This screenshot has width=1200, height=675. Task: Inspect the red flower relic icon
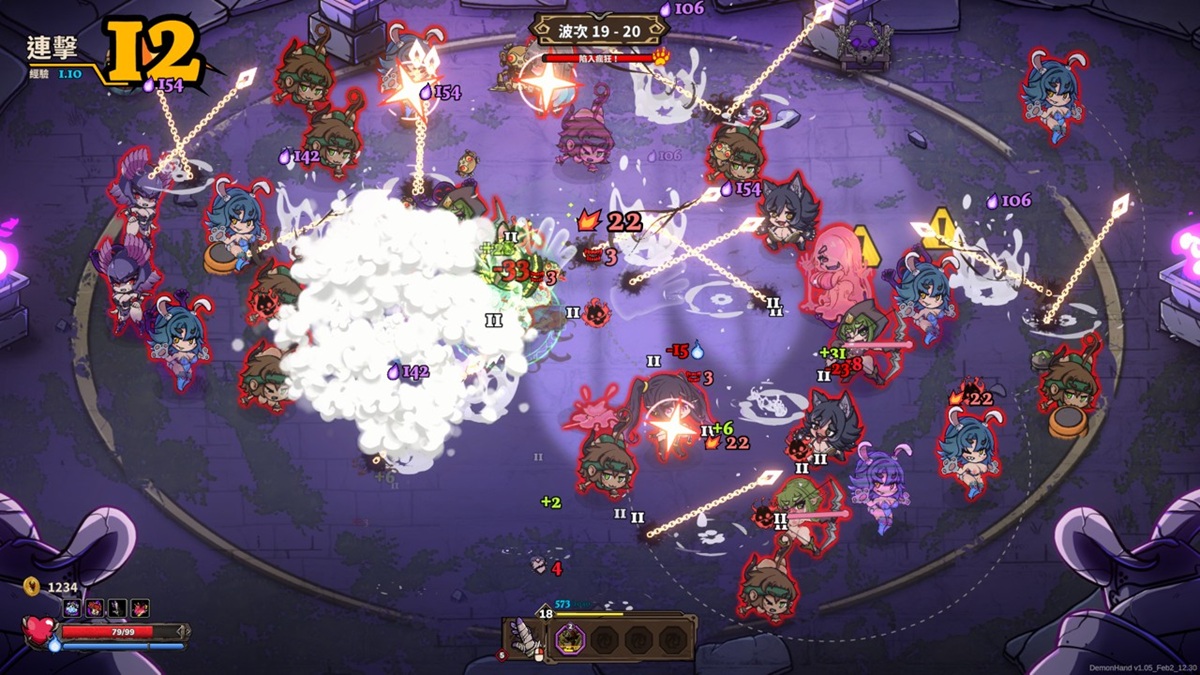95,608
